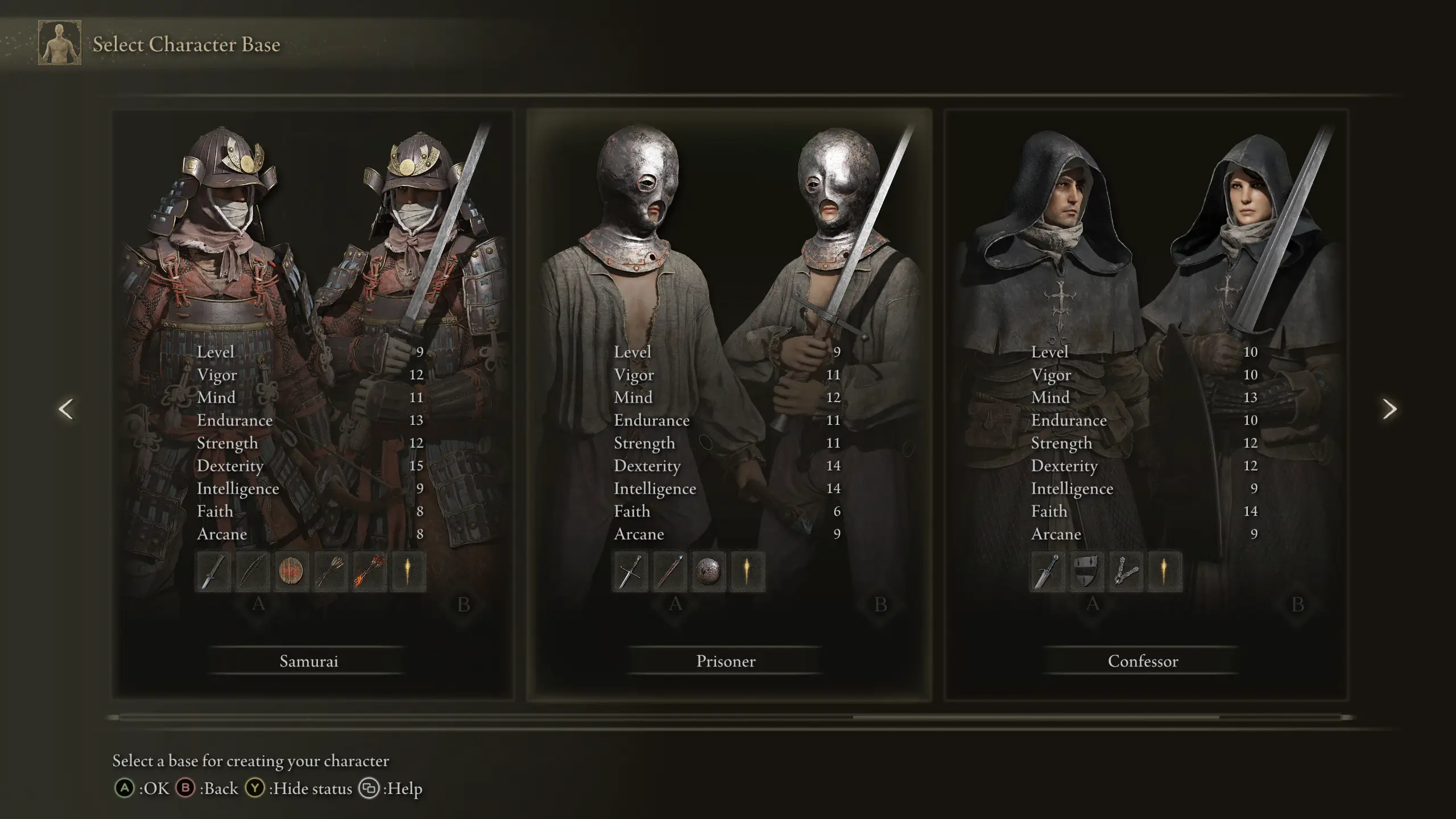This screenshot has width=1456, height=819.
Task: Select the Samurai's flaming arrows icon
Action: (369, 572)
